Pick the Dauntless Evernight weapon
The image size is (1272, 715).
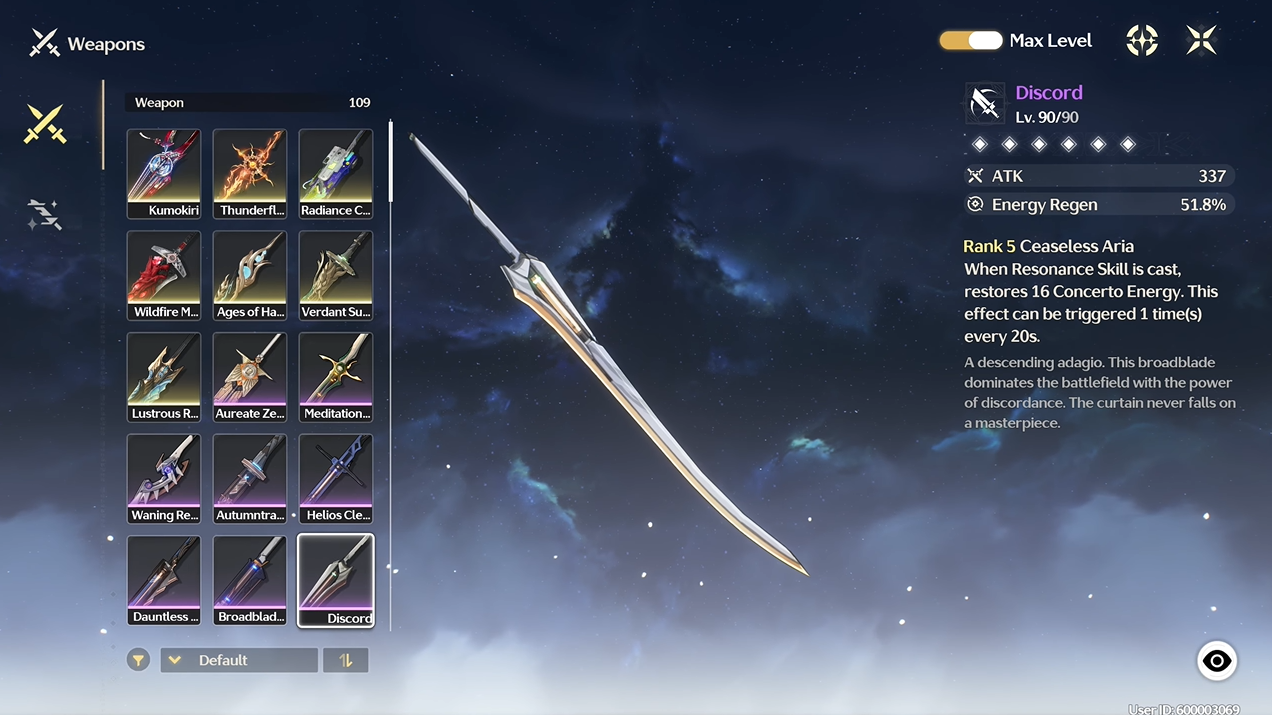[x=164, y=580]
